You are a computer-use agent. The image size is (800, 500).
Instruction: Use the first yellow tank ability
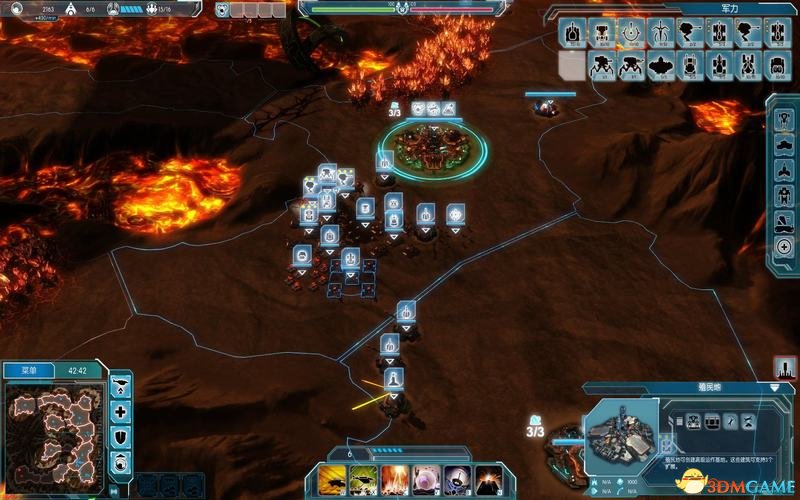point(329,479)
